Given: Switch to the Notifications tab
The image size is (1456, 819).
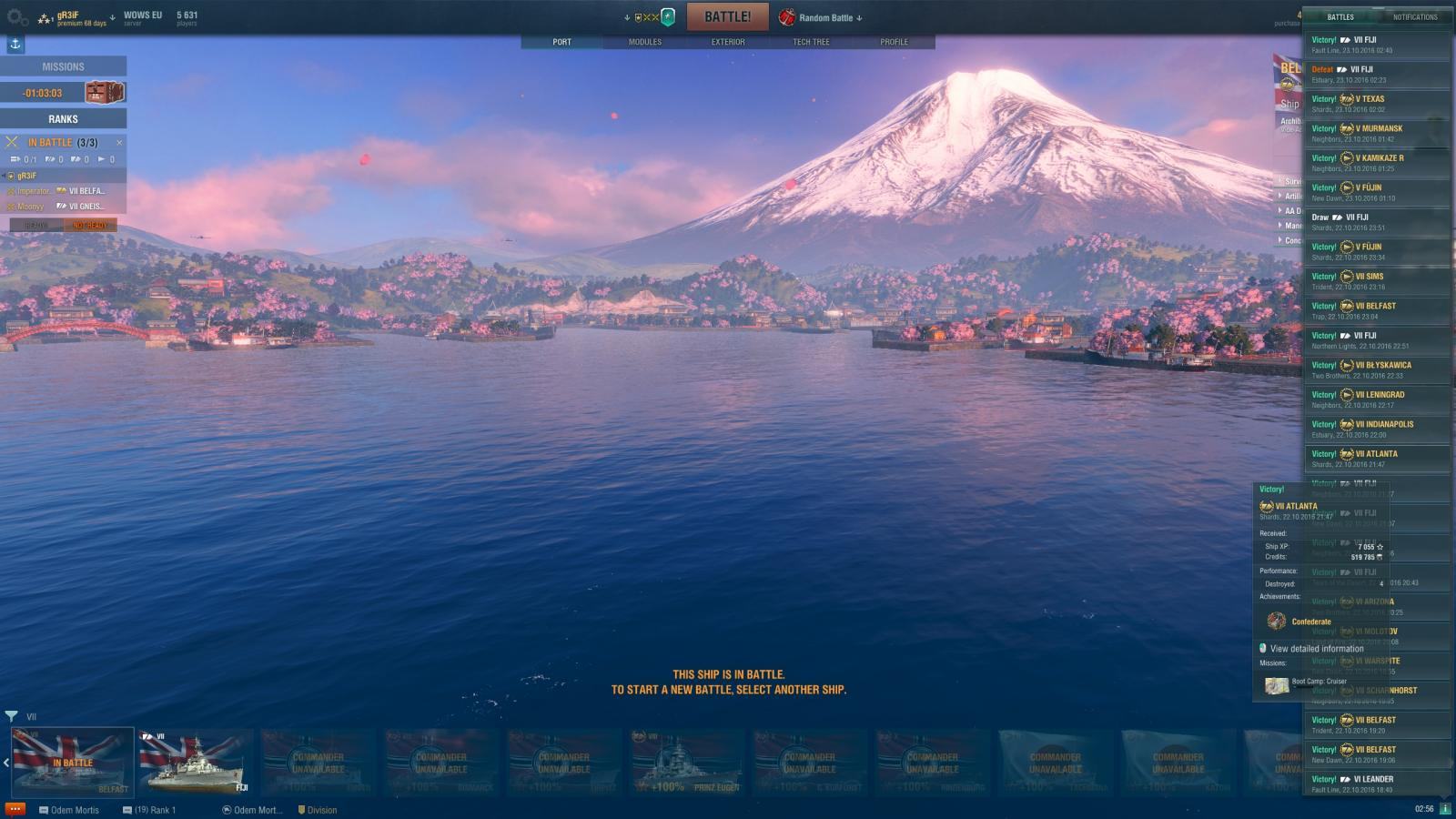Looking at the screenshot, I should pyautogui.click(x=1414, y=17).
